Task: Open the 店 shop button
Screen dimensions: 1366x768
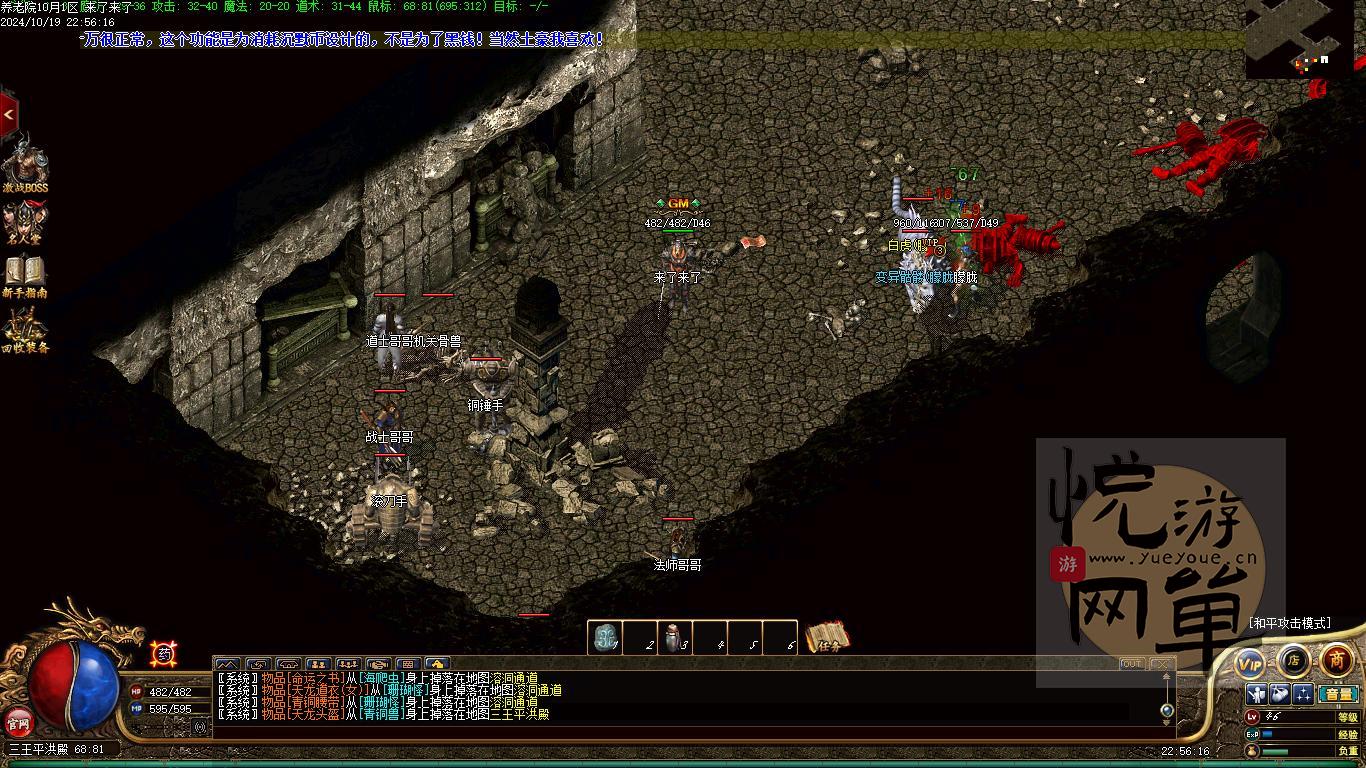Action: (1293, 660)
